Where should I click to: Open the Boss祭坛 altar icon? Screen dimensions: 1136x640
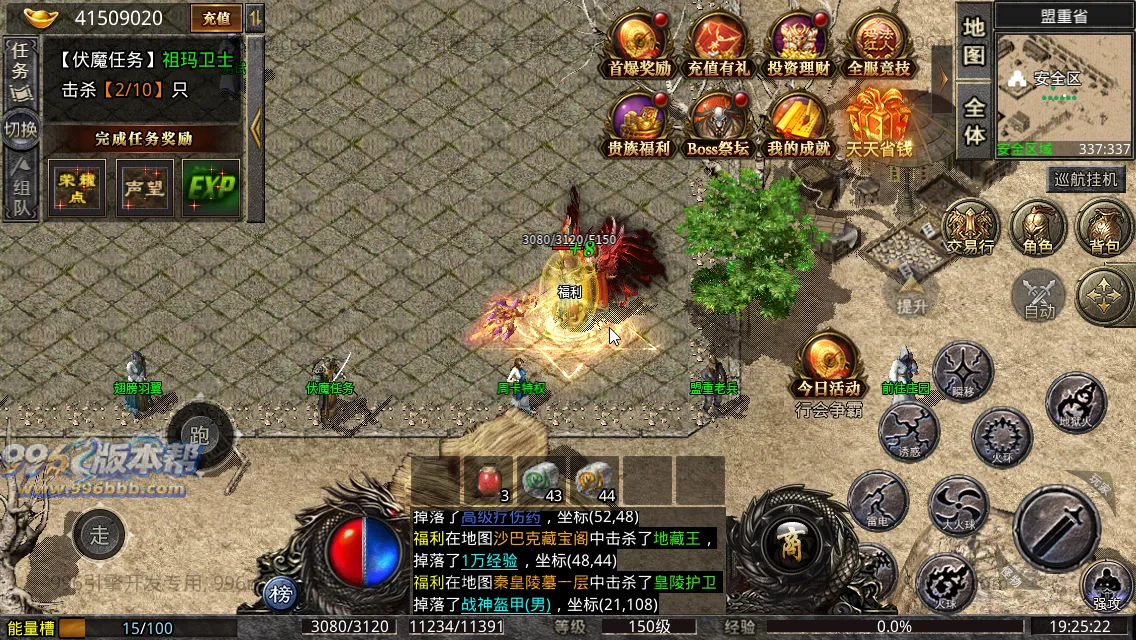717,122
